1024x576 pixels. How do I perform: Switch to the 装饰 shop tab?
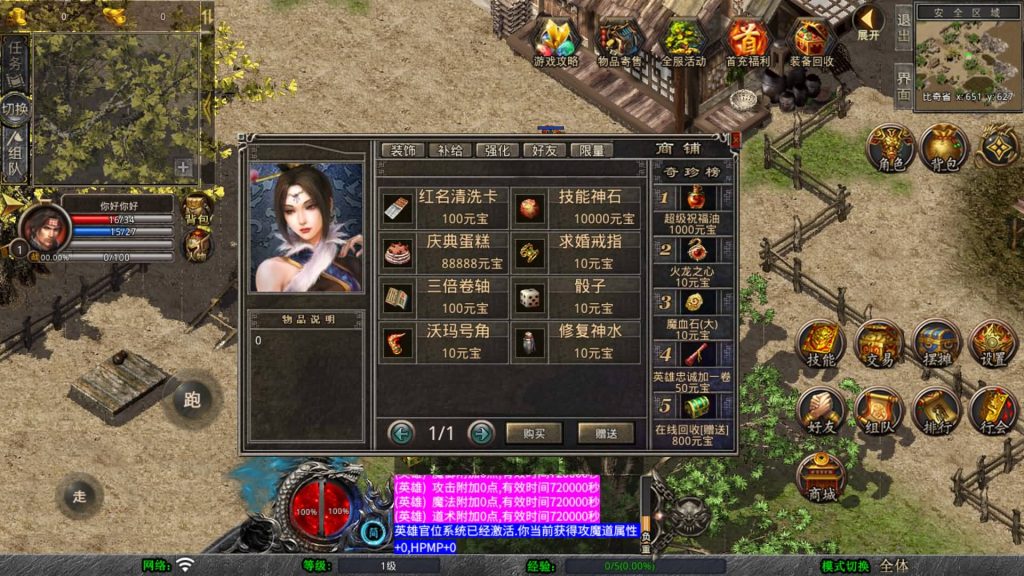click(x=403, y=150)
